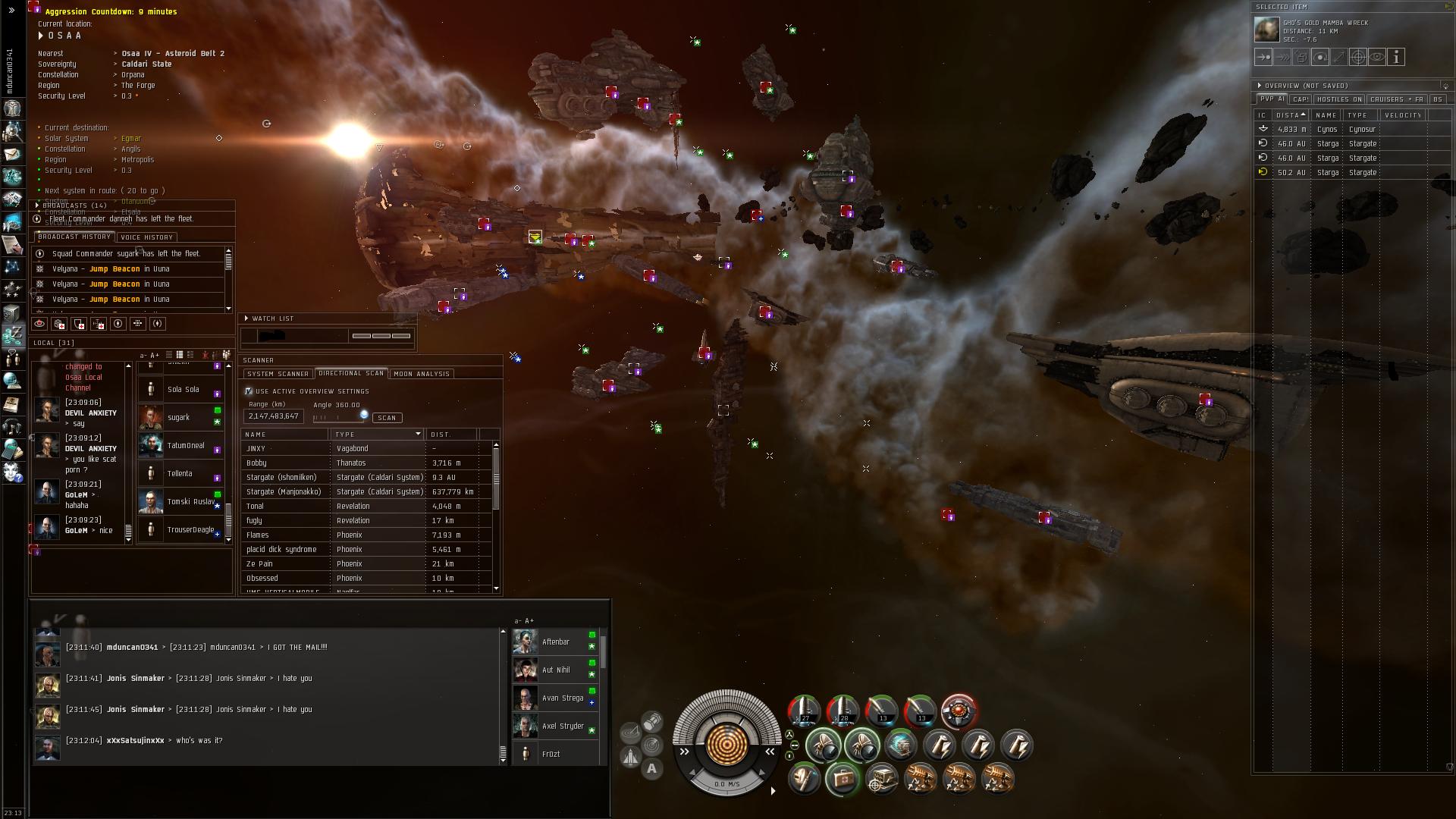1456x819 pixels.
Task: Switch to the System Scanner tab
Action: tap(278, 374)
